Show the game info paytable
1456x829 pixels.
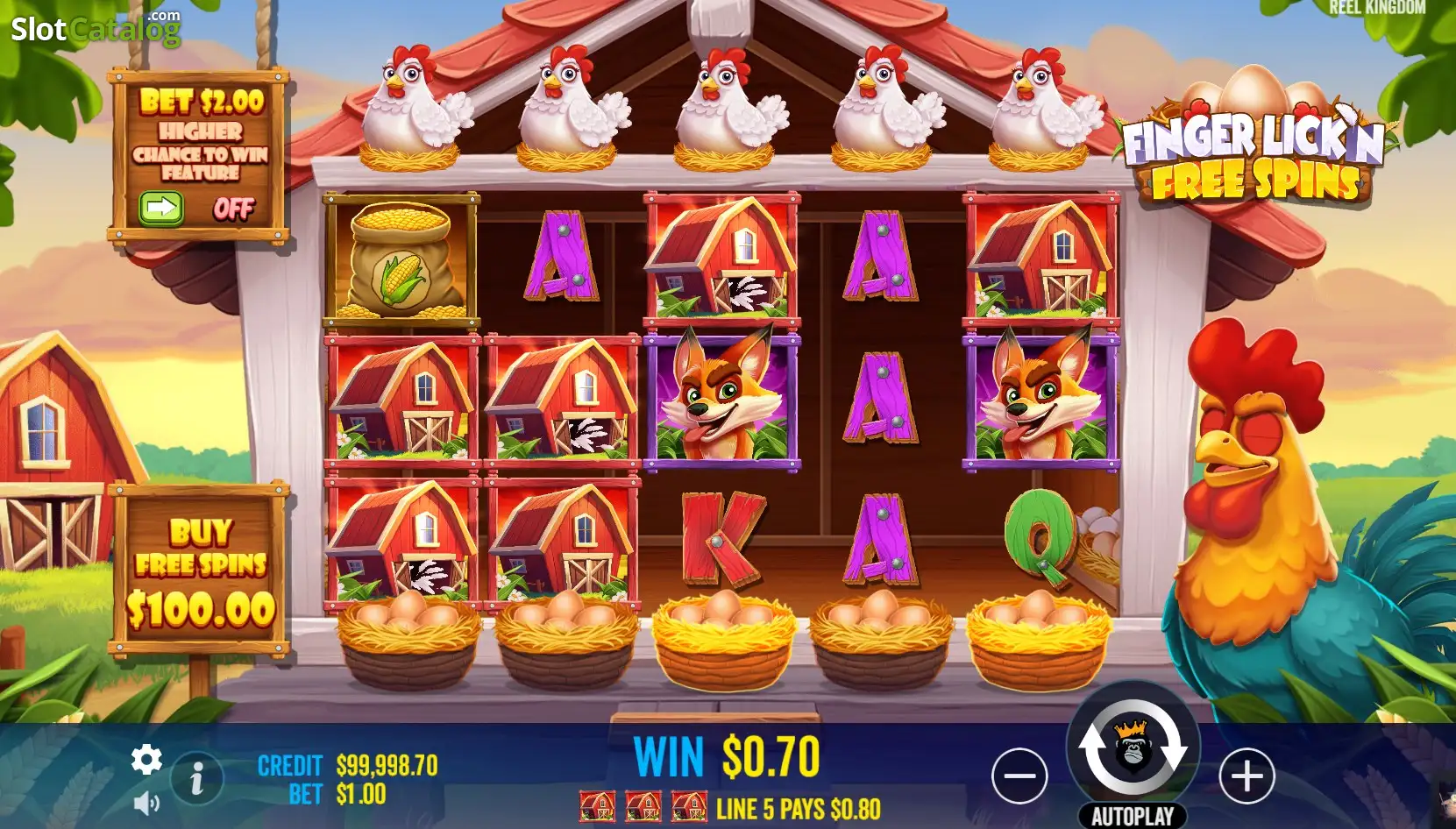pos(197,778)
